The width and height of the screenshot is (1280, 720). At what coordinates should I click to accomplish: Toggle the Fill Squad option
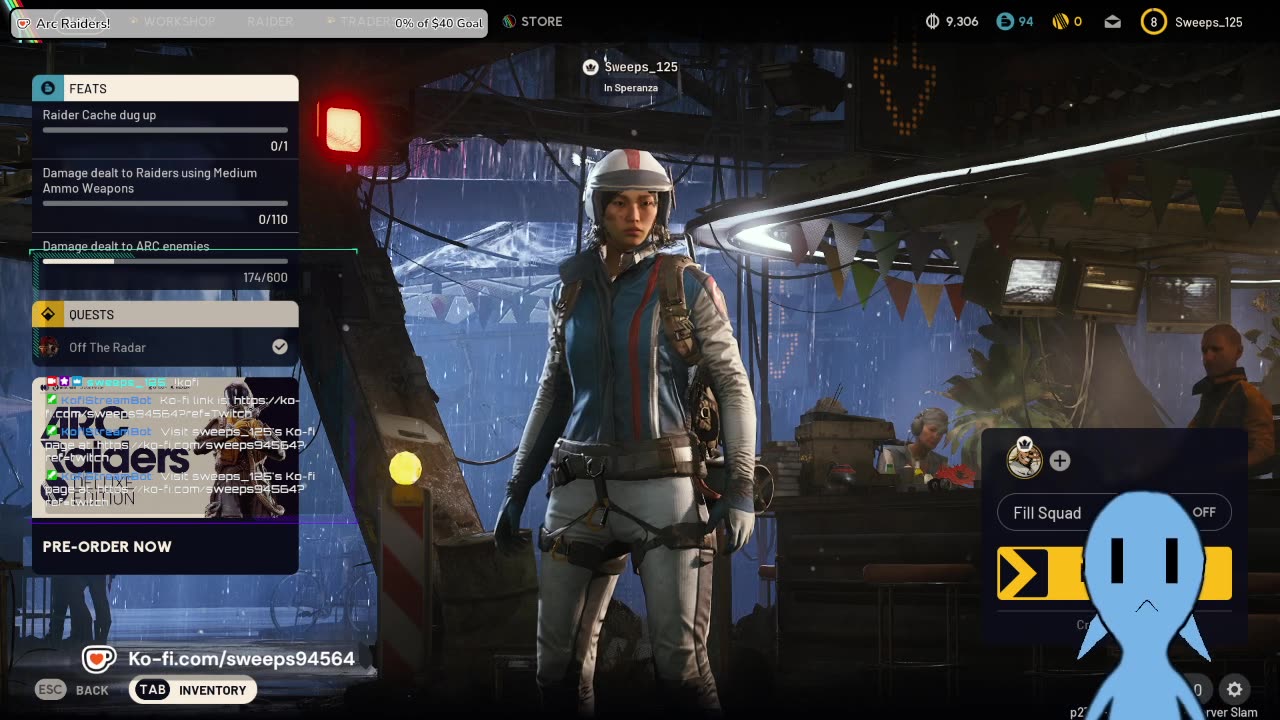1114,513
